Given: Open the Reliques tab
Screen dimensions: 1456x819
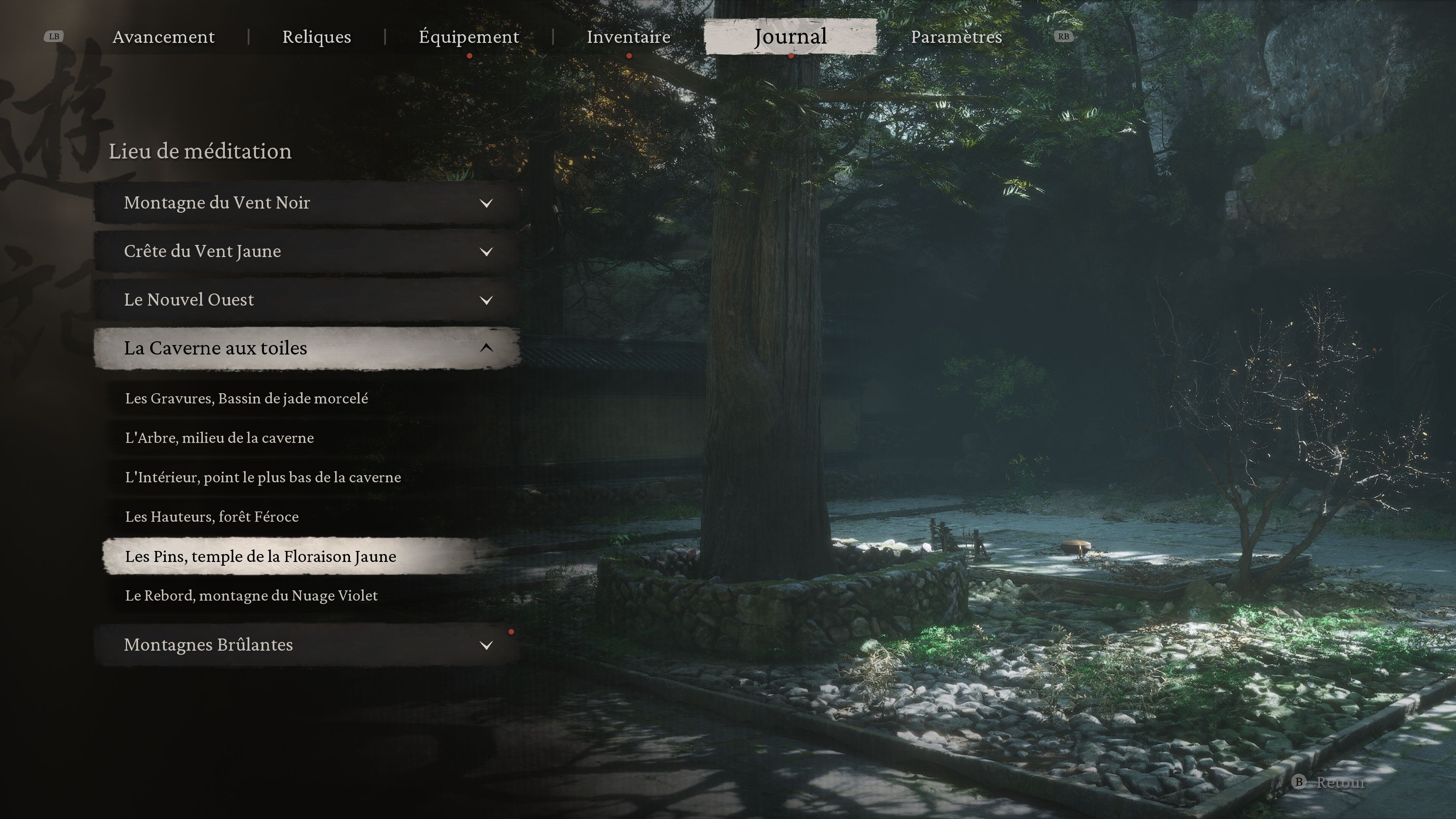Looking at the screenshot, I should [x=317, y=37].
